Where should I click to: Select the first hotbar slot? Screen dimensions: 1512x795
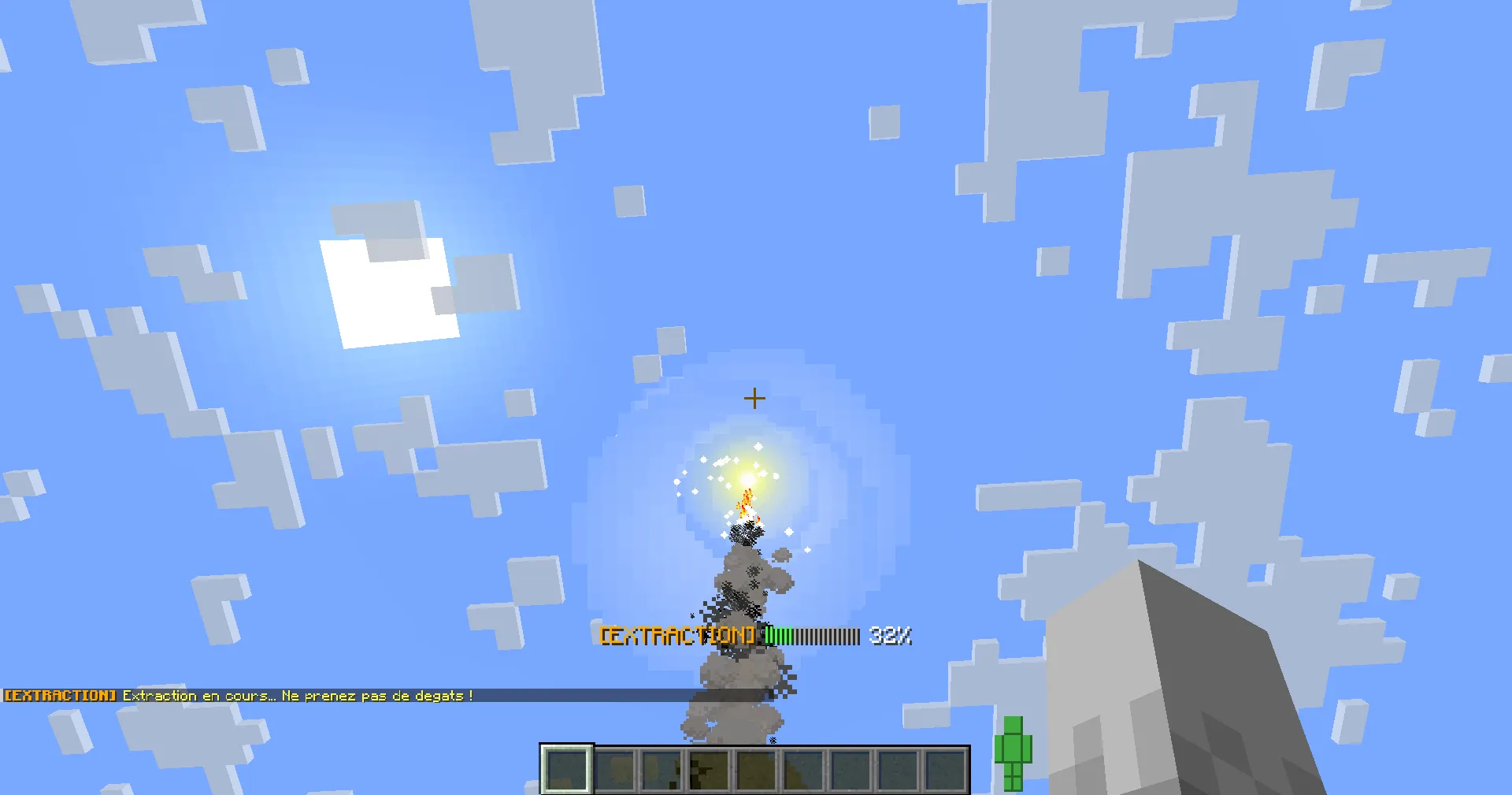pos(565,768)
